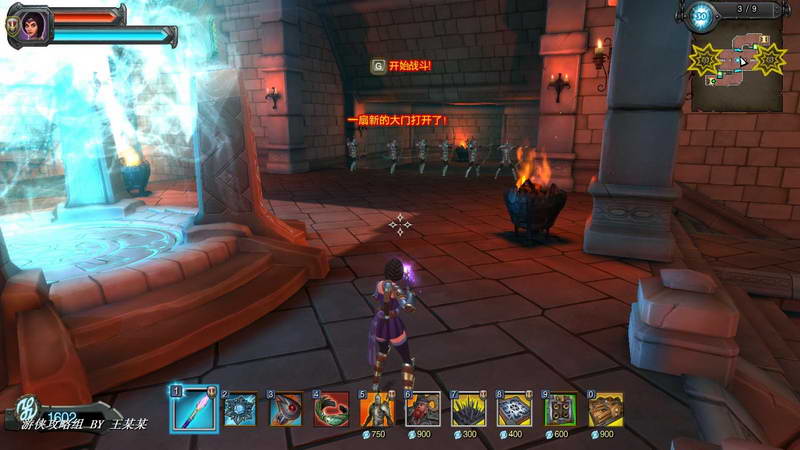Screen dimensions: 800x450
Task: Choose the ice snowflake amulet slot
Action: (241, 409)
